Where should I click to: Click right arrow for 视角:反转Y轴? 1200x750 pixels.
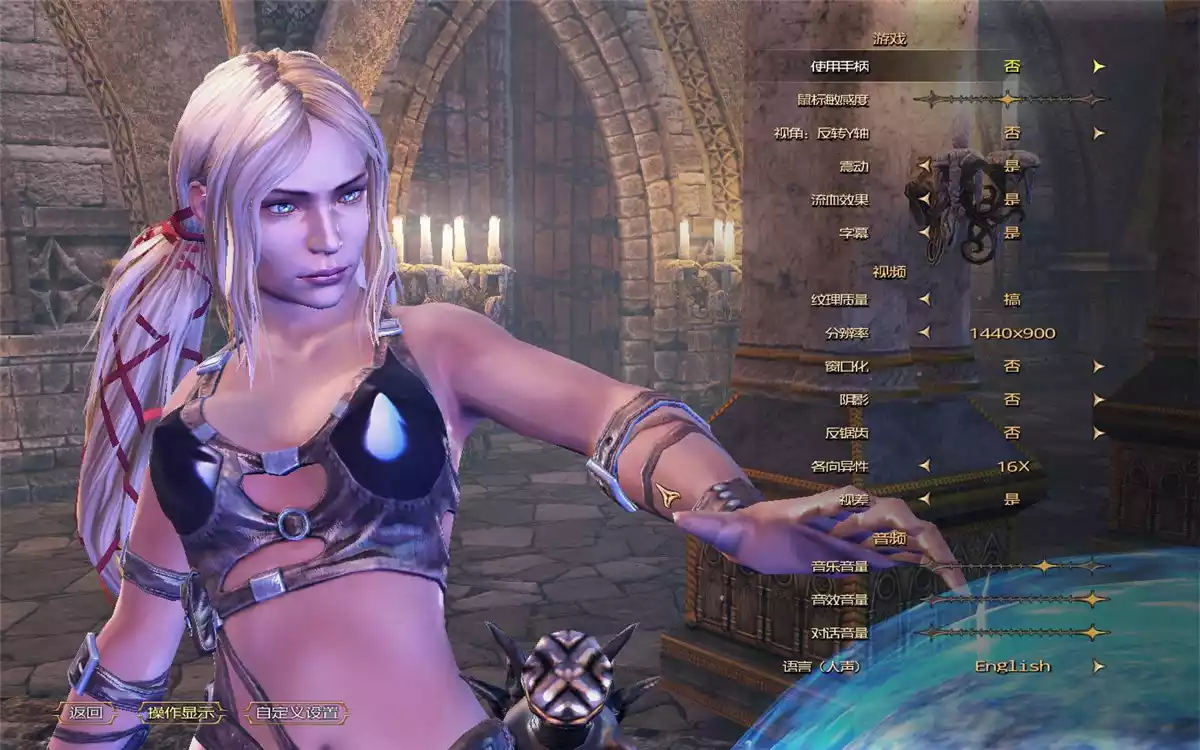click(x=1099, y=133)
